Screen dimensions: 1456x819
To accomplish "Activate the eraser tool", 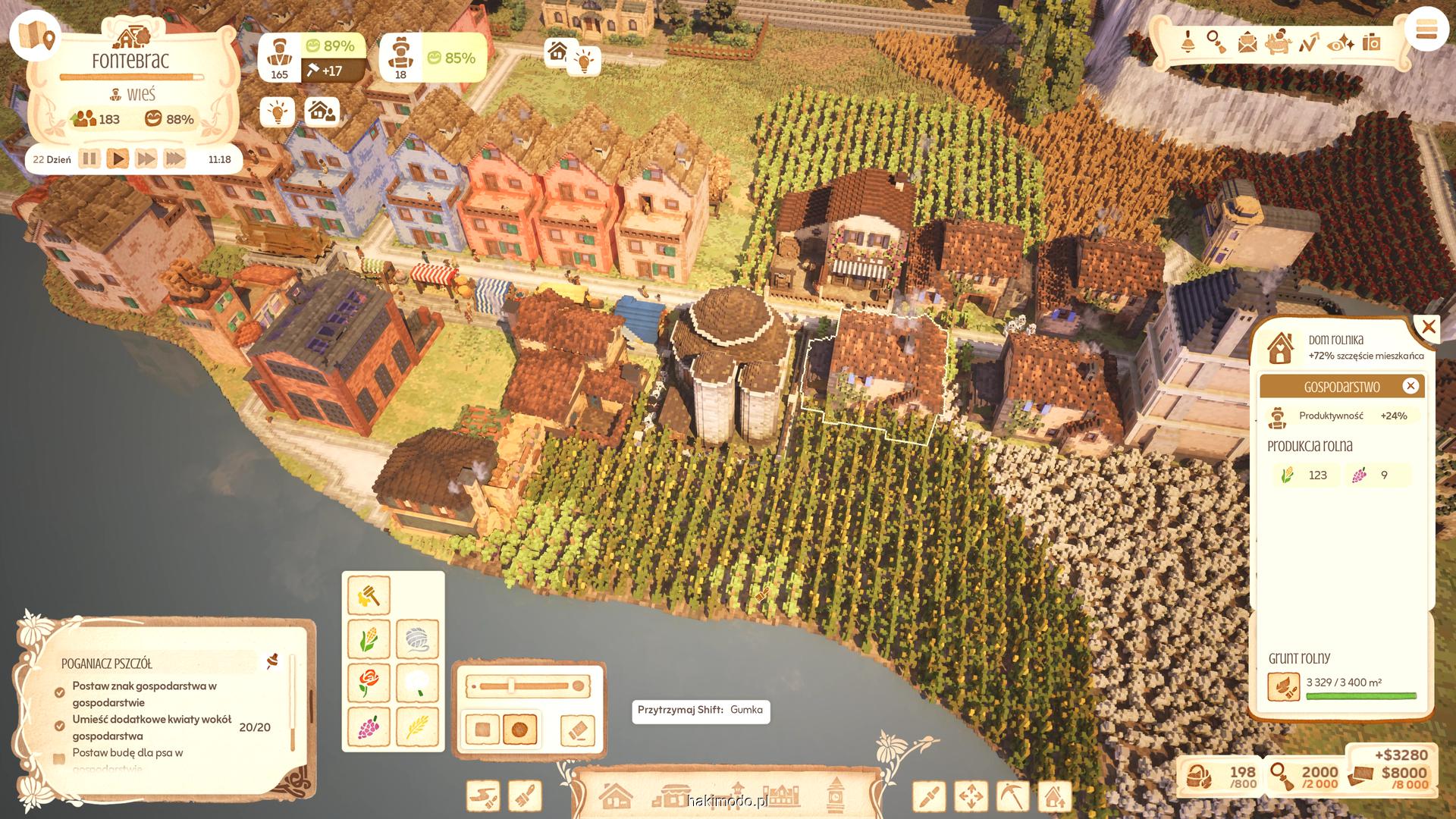I will [x=577, y=730].
